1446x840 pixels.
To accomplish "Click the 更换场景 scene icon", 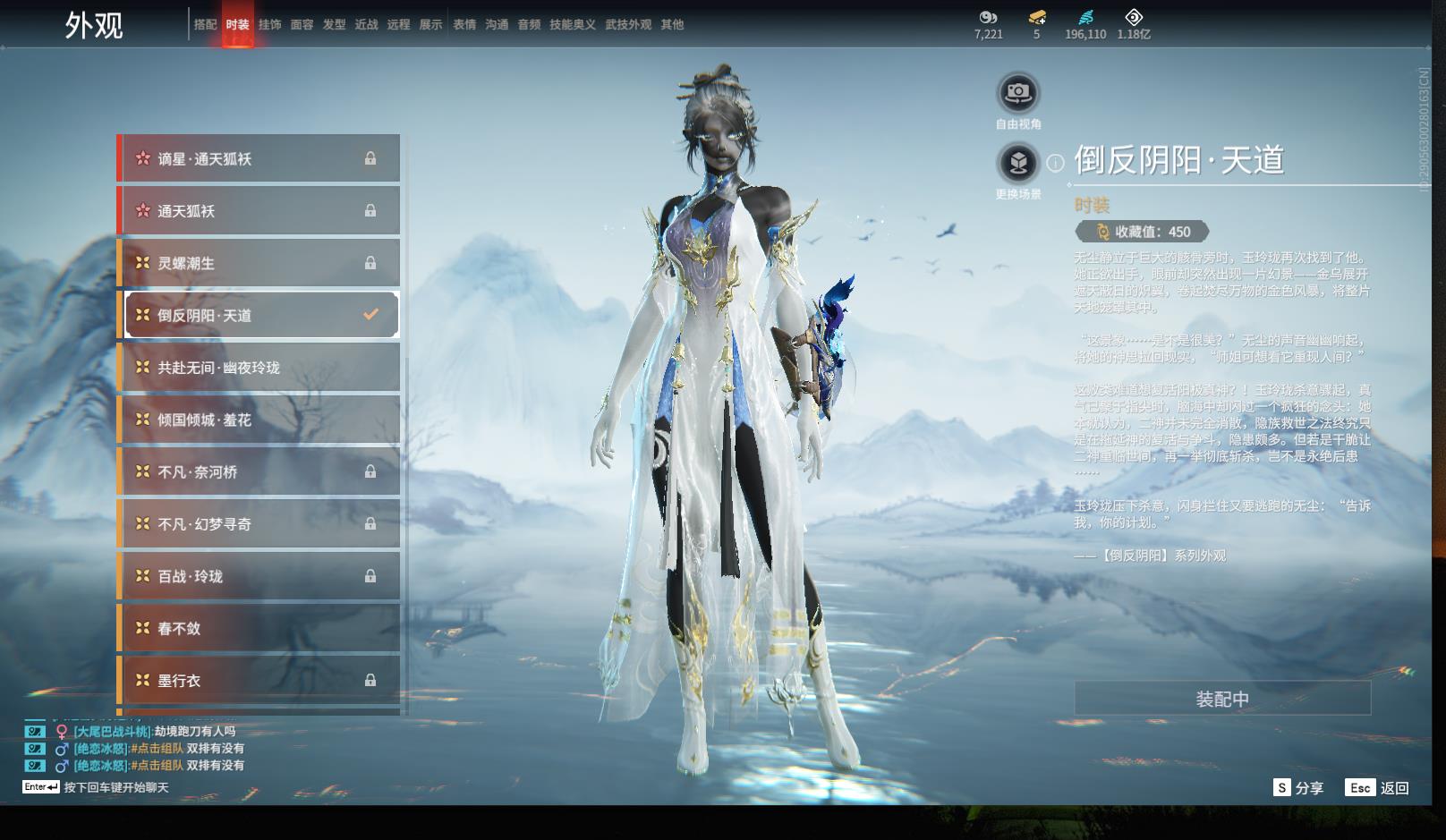I will (1017, 164).
